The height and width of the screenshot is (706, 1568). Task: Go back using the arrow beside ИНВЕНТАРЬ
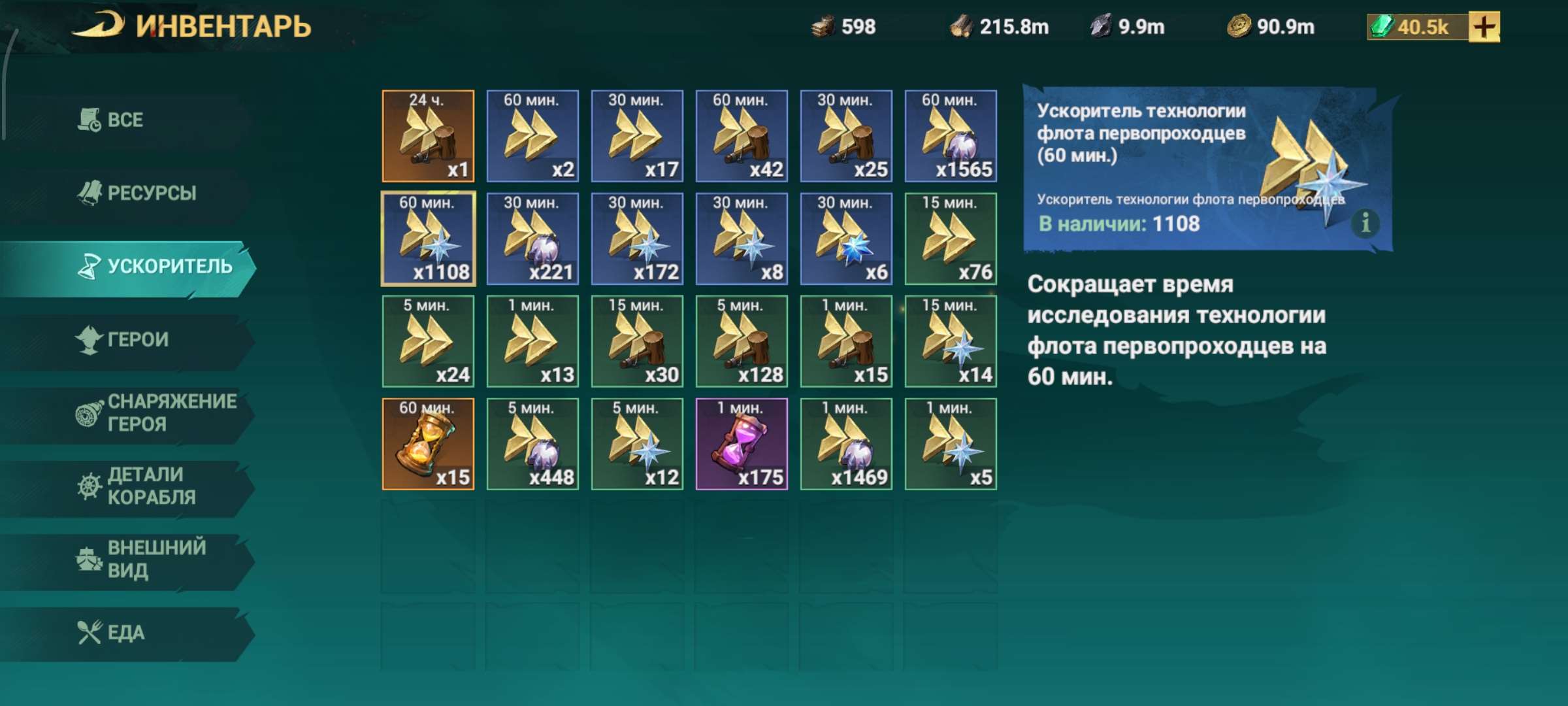click(x=98, y=26)
